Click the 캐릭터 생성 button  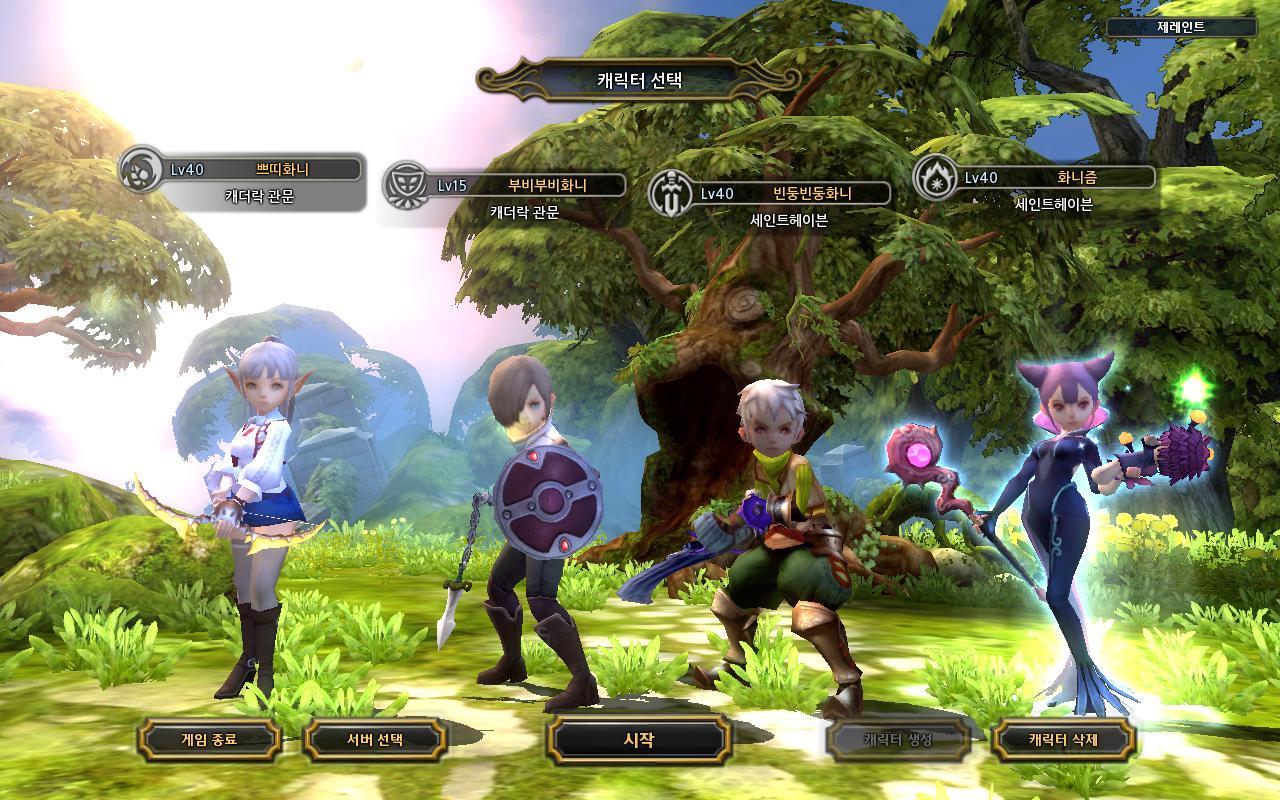(x=897, y=740)
